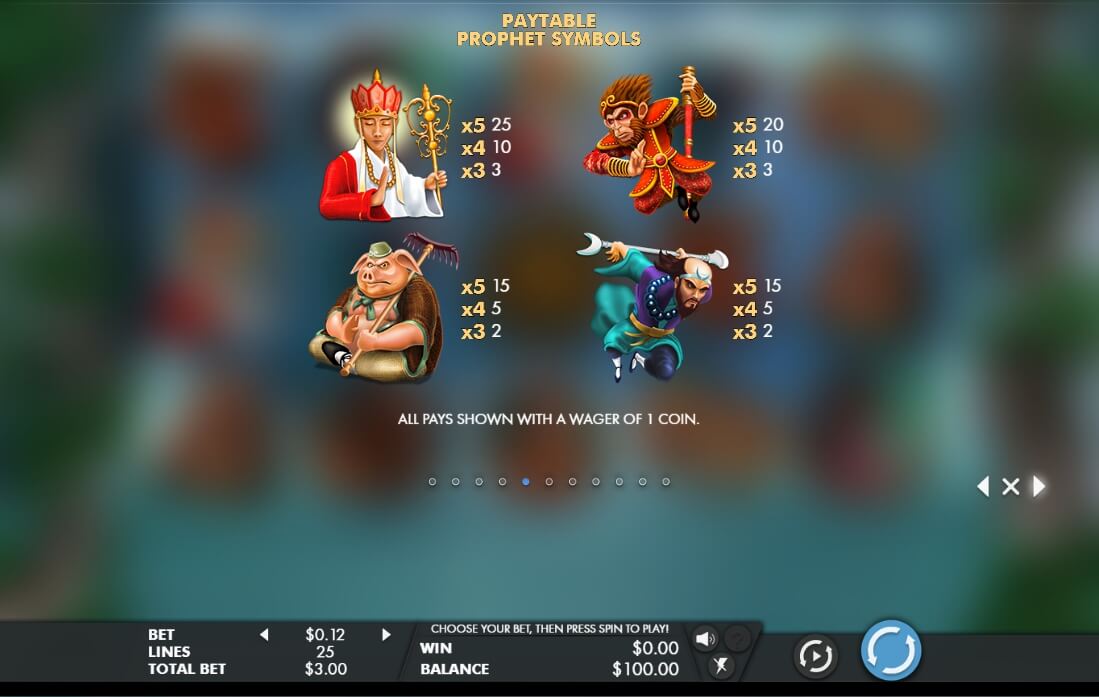Advance to the next paytable page
The height and width of the screenshot is (697, 1099).
tap(1039, 487)
